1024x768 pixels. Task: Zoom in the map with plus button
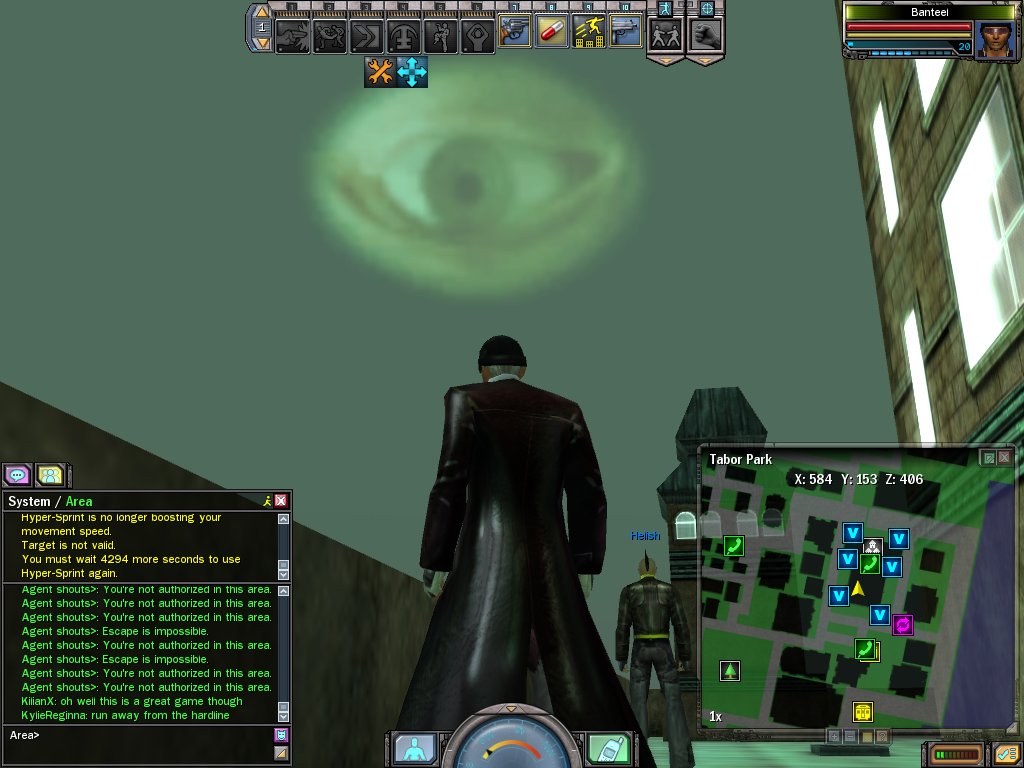click(833, 736)
